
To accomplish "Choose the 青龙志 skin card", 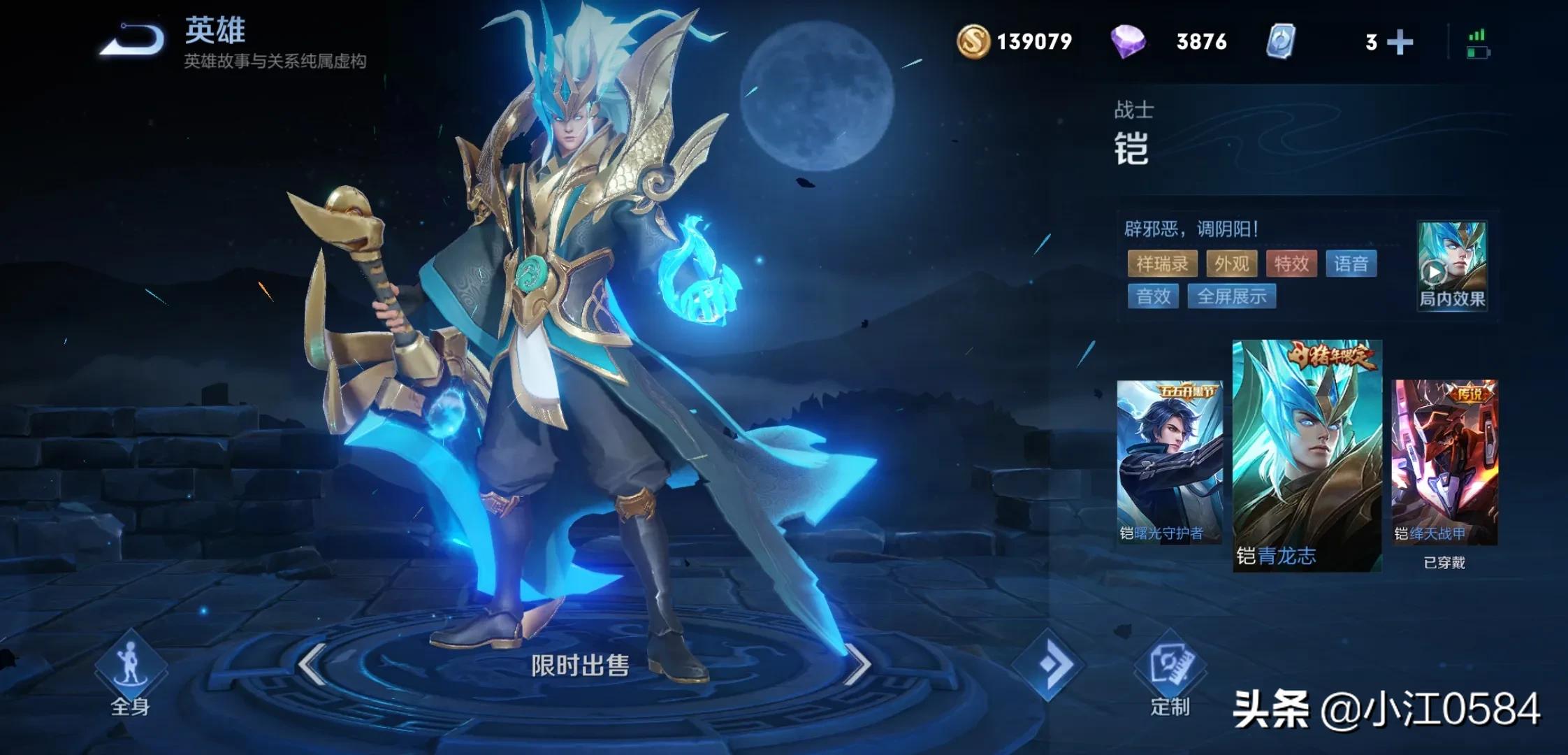I will [x=1307, y=456].
